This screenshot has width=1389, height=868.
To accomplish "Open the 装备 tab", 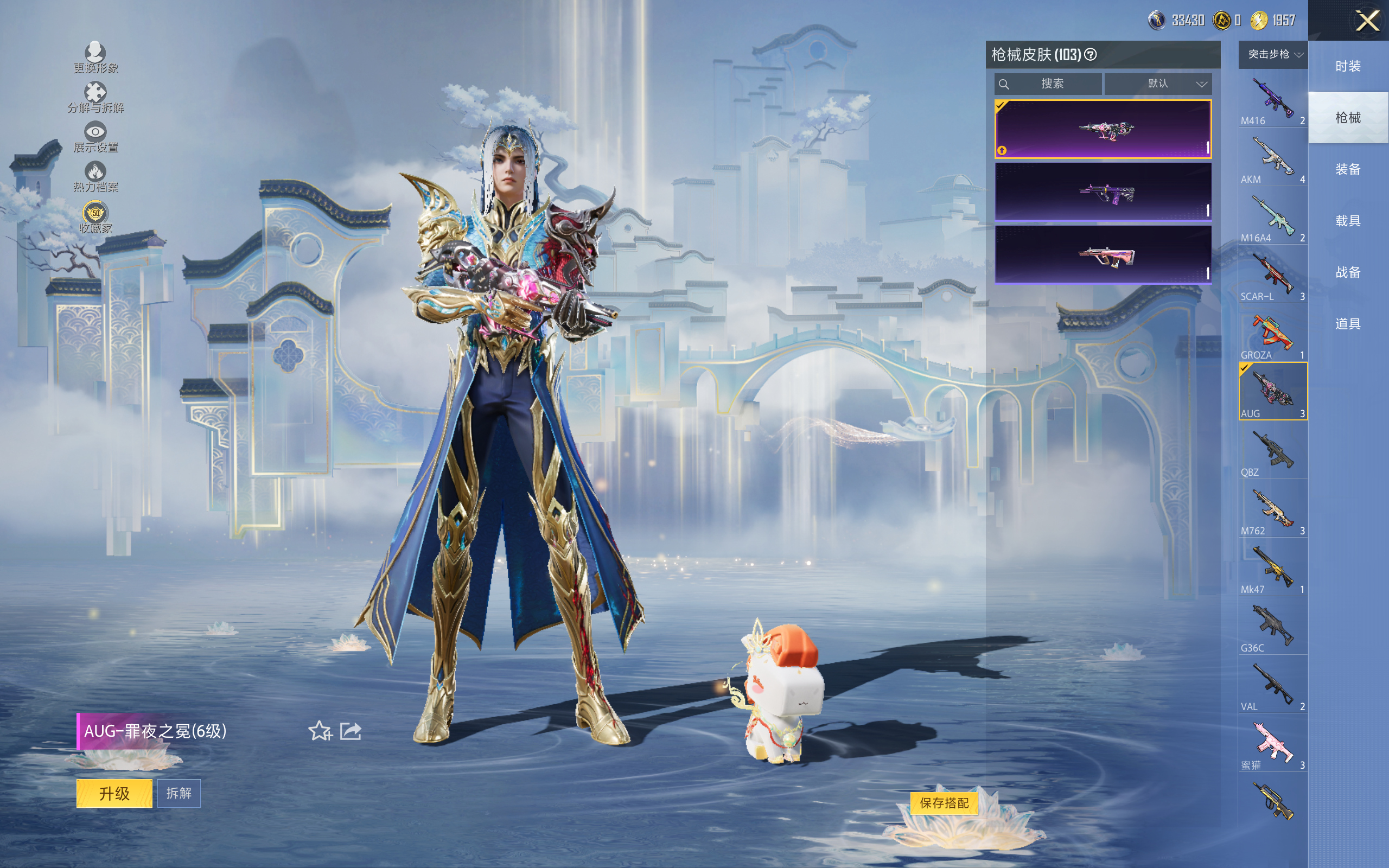I will (1348, 169).
